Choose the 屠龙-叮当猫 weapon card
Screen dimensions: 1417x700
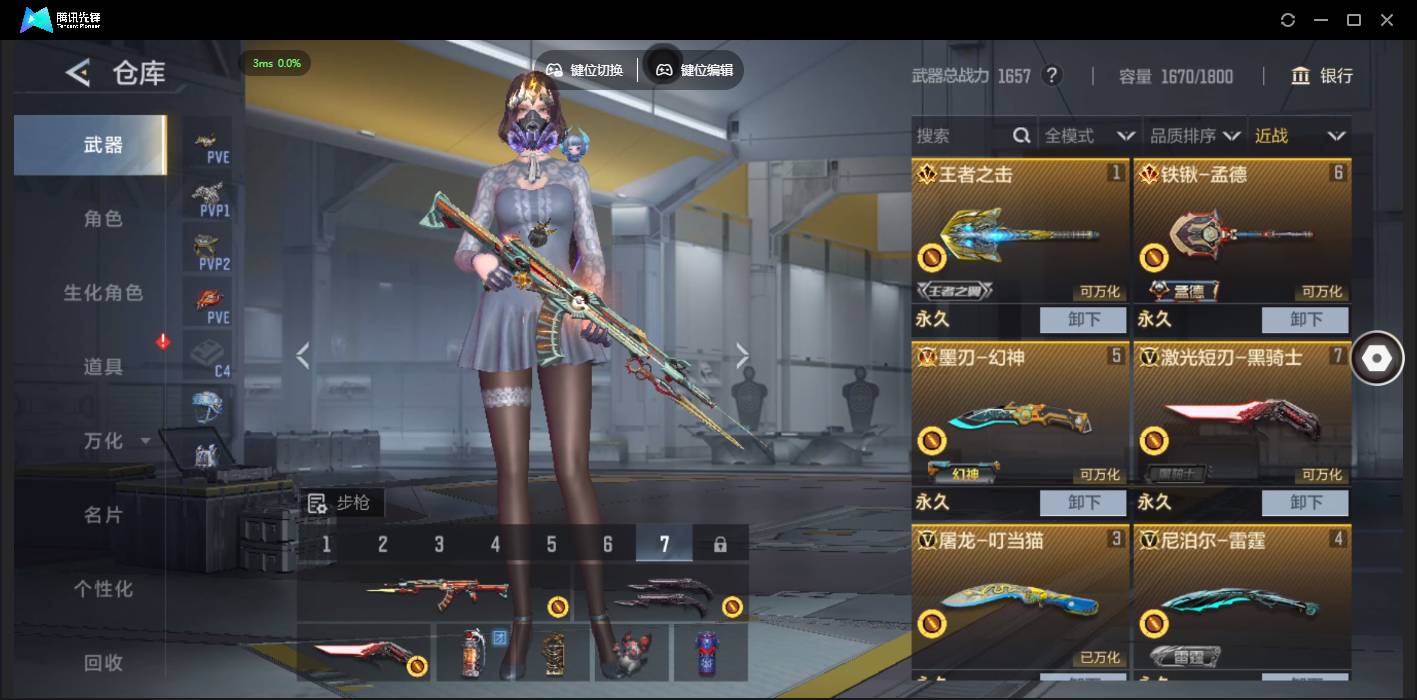coord(1020,595)
